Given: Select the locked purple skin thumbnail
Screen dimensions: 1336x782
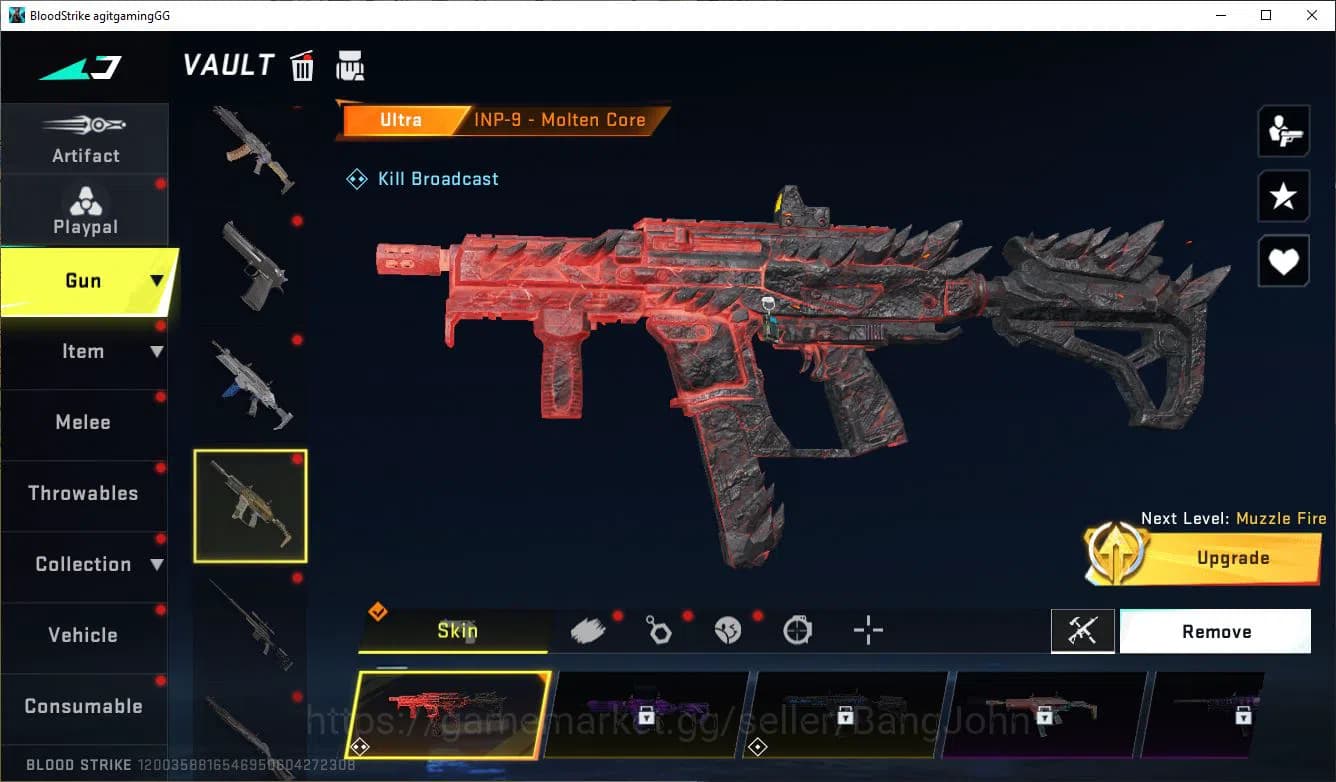Looking at the screenshot, I should point(650,712).
